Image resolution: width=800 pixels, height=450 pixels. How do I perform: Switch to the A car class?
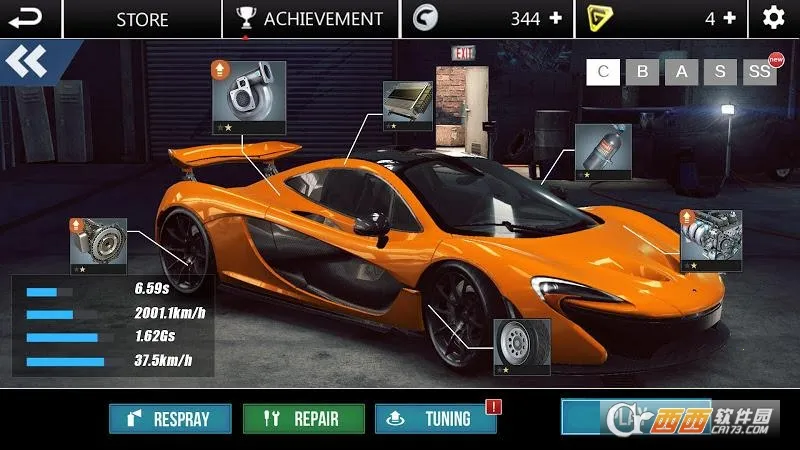682,71
